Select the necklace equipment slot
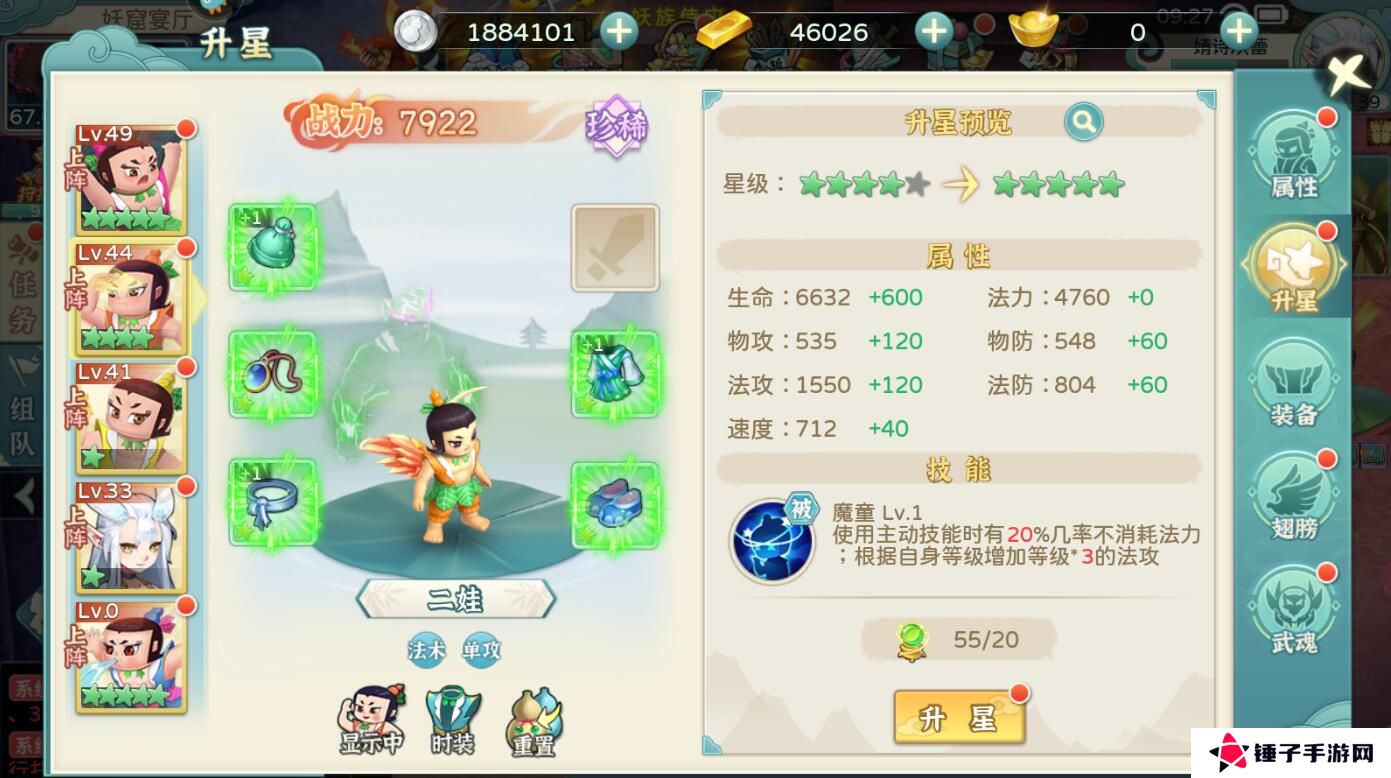This screenshot has width=1391, height=778. pyautogui.click(x=273, y=375)
